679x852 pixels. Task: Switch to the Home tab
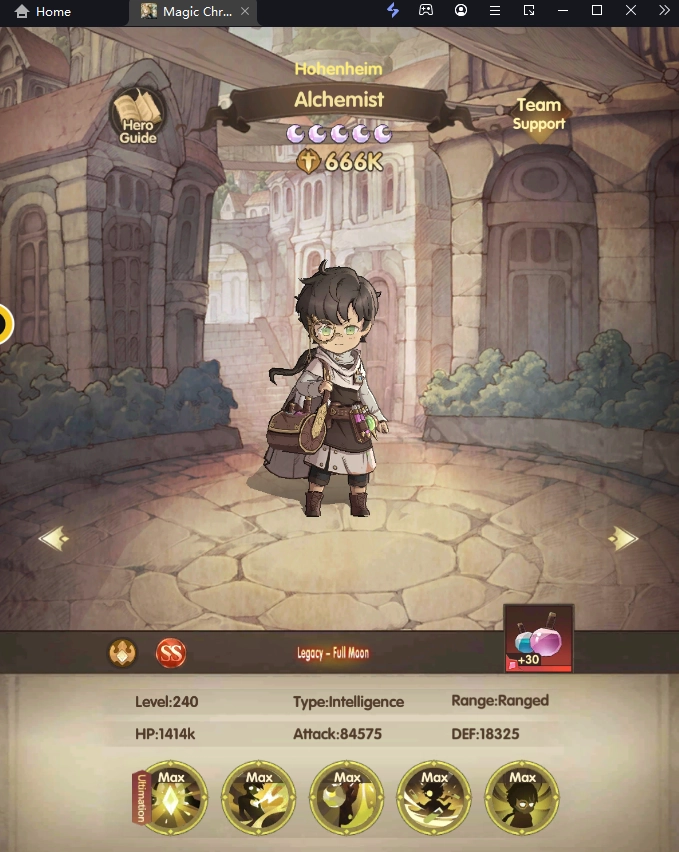(x=43, y=12)
